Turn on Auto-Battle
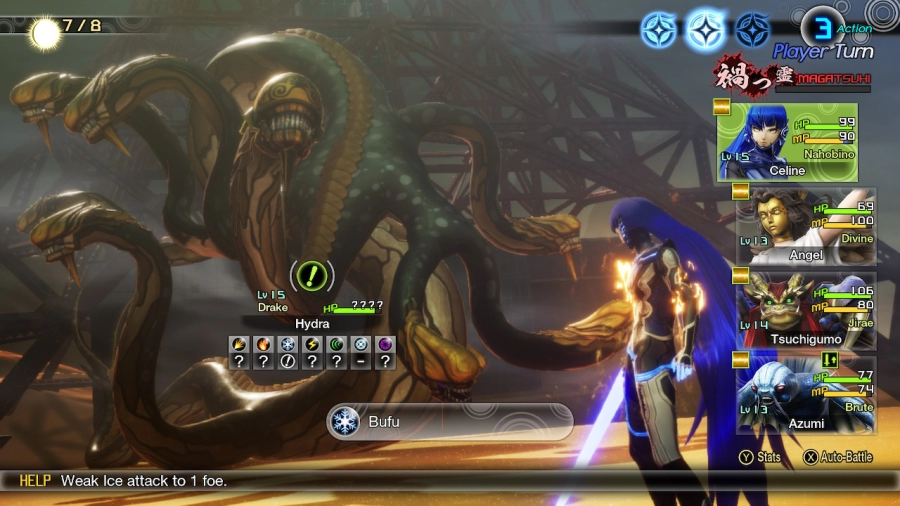900x506 pixels. coord(838,457)
